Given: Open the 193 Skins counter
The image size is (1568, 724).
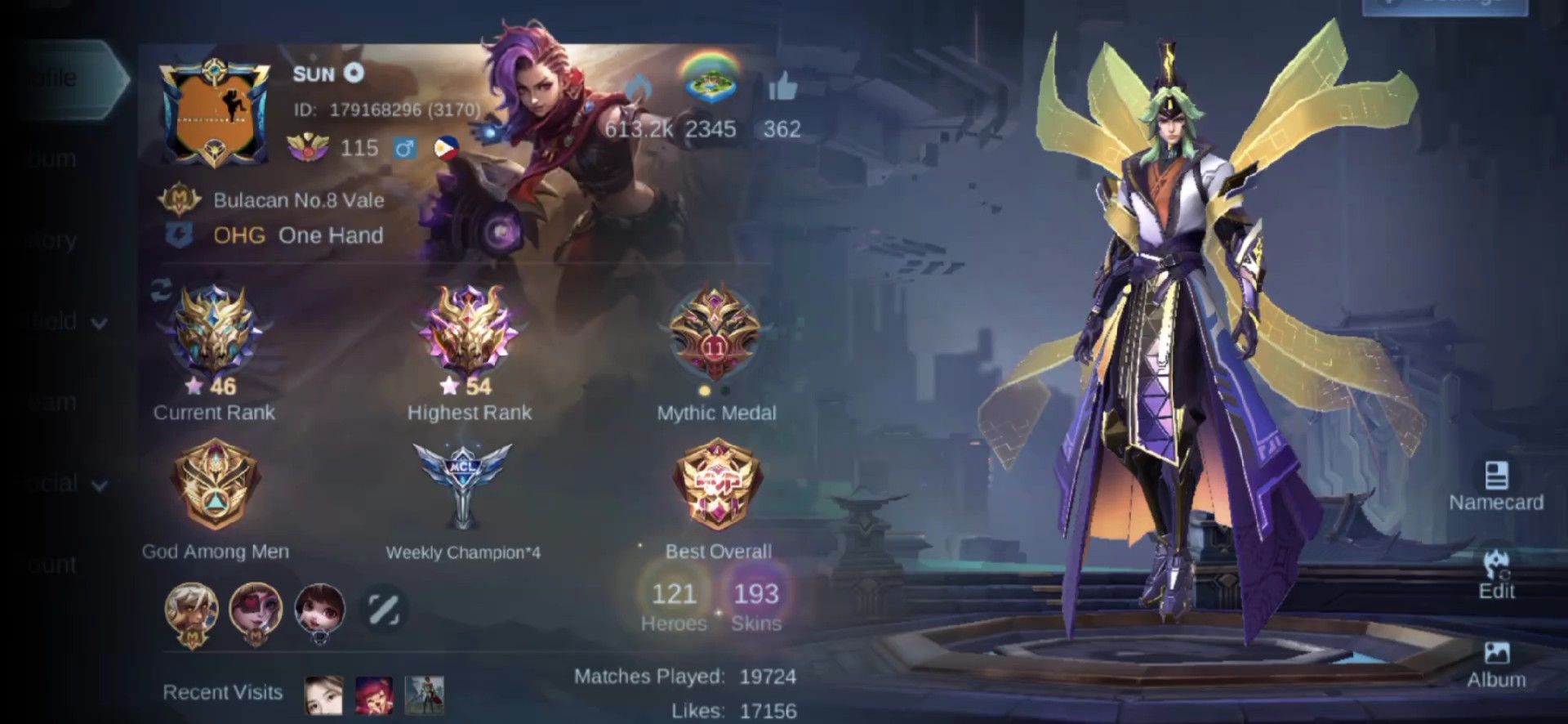Looking at the screenshot, I should 755,605.
